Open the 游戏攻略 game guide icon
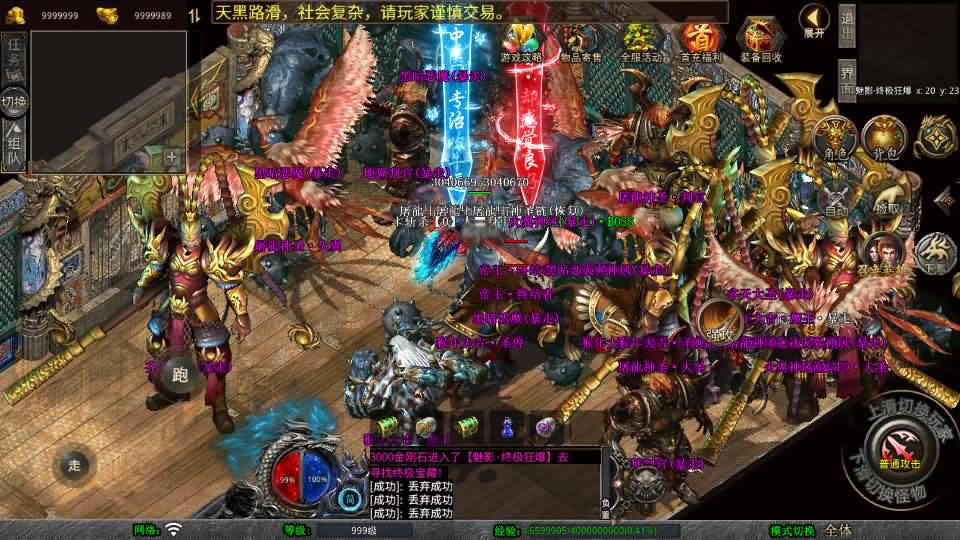Viewport: 960px width, 540px height. [x=521, y=42]
